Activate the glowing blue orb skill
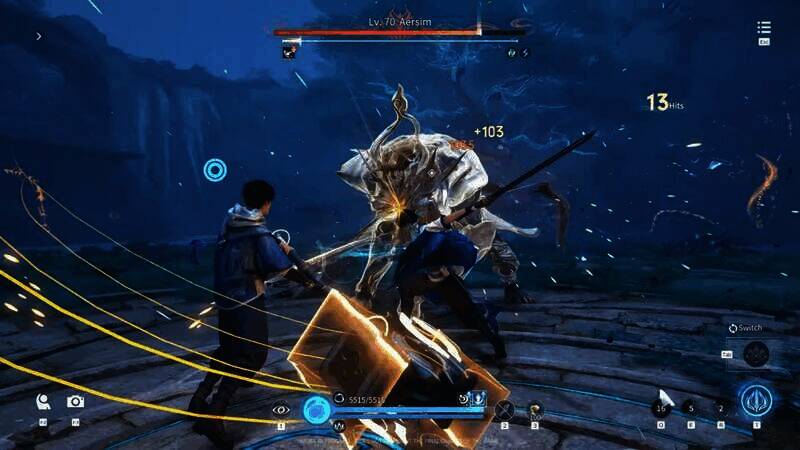 [317, 408]
